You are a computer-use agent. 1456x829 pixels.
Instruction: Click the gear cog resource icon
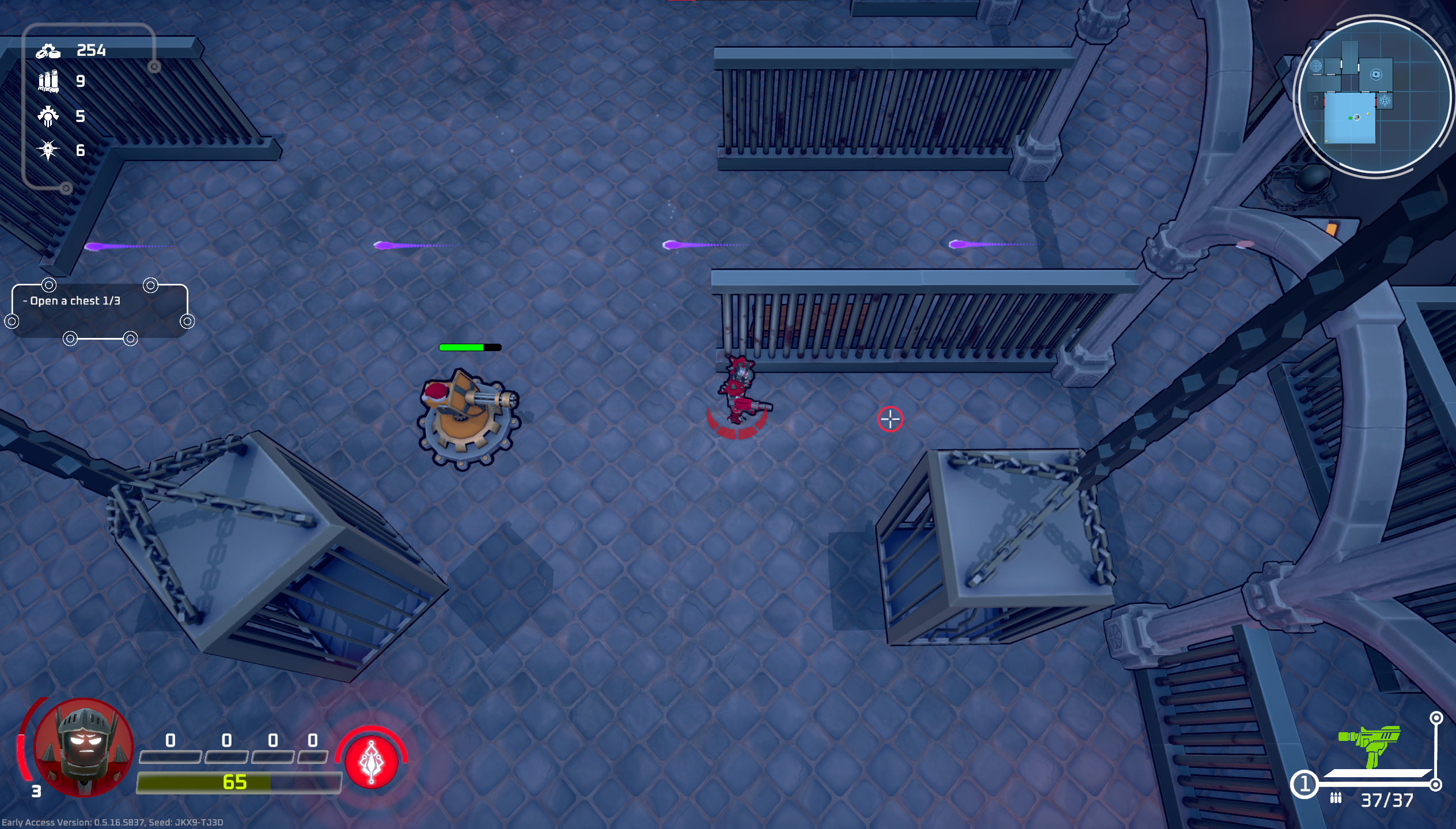coord(48,116)
